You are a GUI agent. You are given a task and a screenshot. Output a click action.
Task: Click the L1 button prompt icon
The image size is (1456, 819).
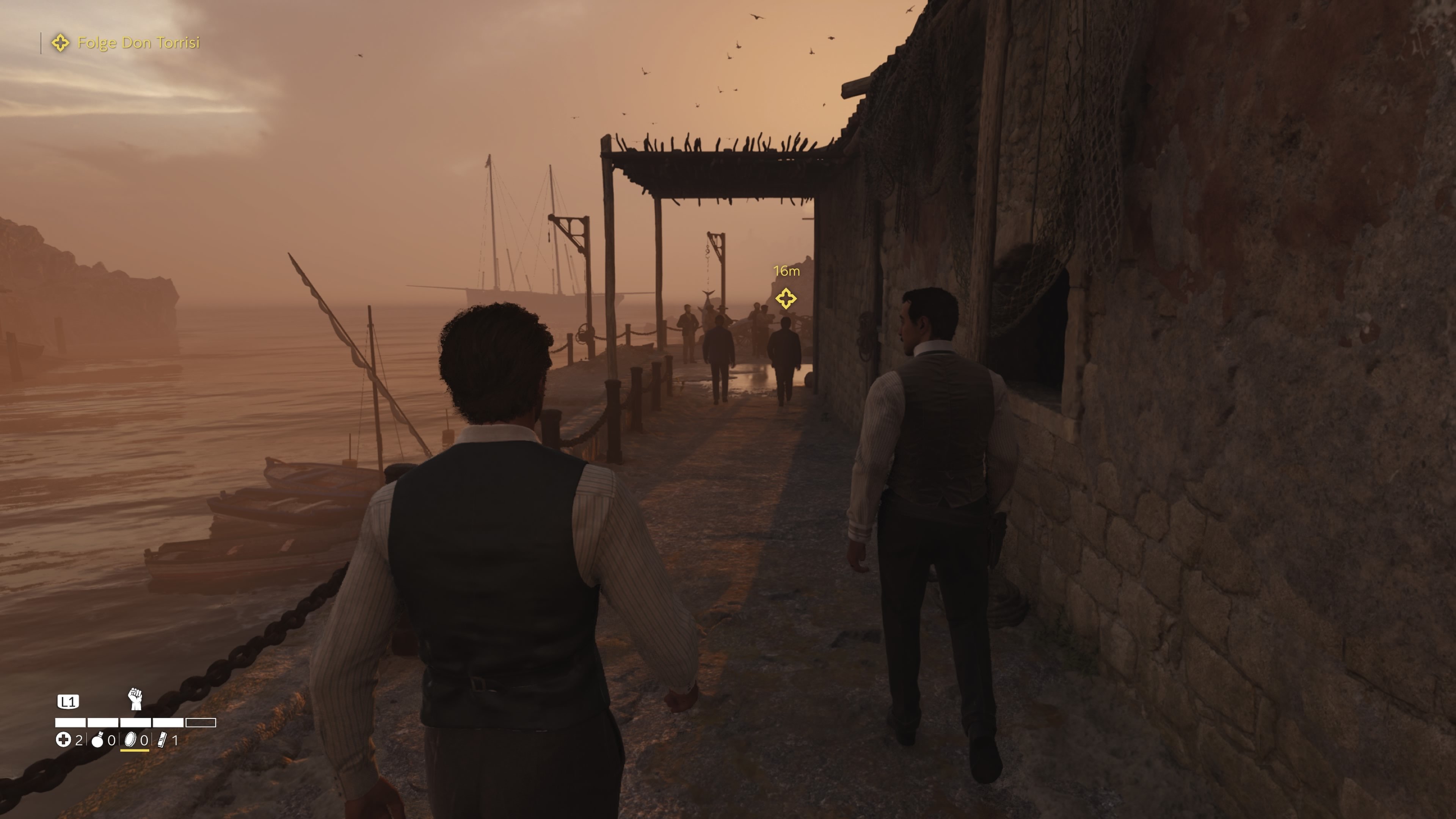pyautogui.click(x=68, y=701)
